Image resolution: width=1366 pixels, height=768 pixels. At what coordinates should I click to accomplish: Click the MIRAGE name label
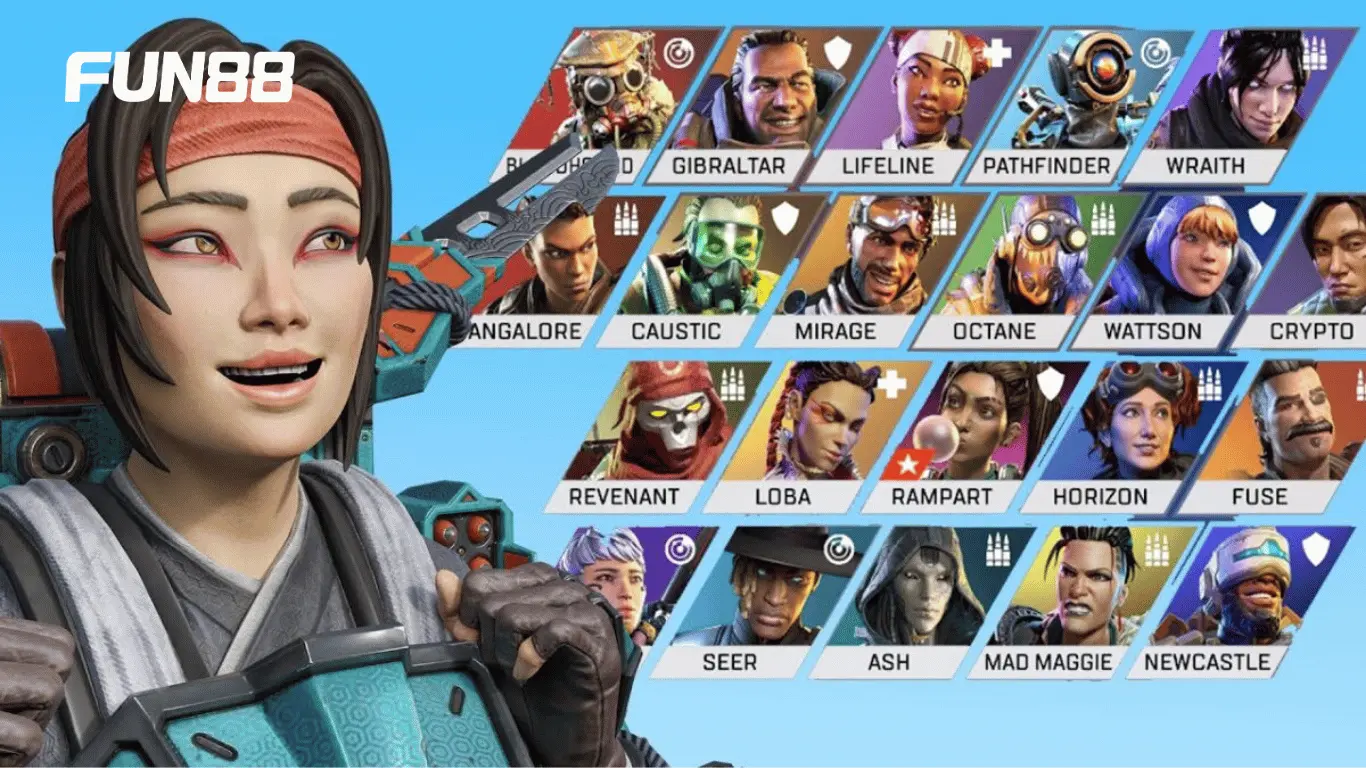(838, 330)
